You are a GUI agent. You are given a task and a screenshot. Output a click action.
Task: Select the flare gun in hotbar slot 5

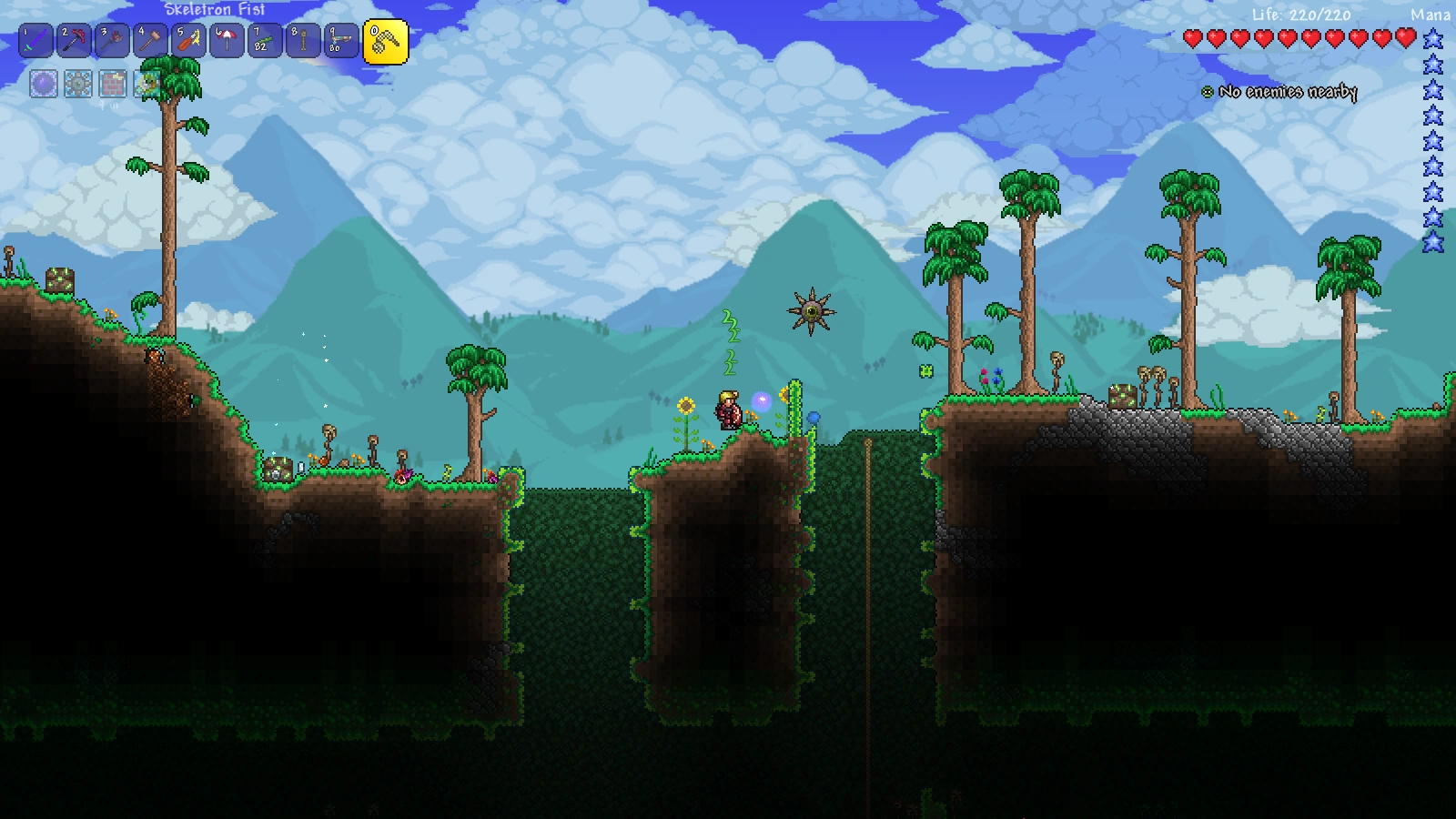click(x=189, y=41)
